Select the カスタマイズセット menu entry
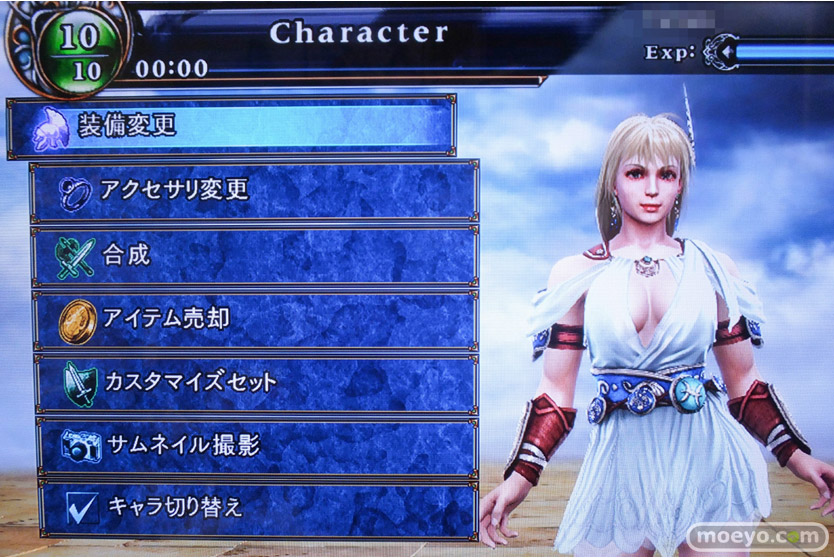The height and width of the screenshot is (558, 834). click(254, 382)
